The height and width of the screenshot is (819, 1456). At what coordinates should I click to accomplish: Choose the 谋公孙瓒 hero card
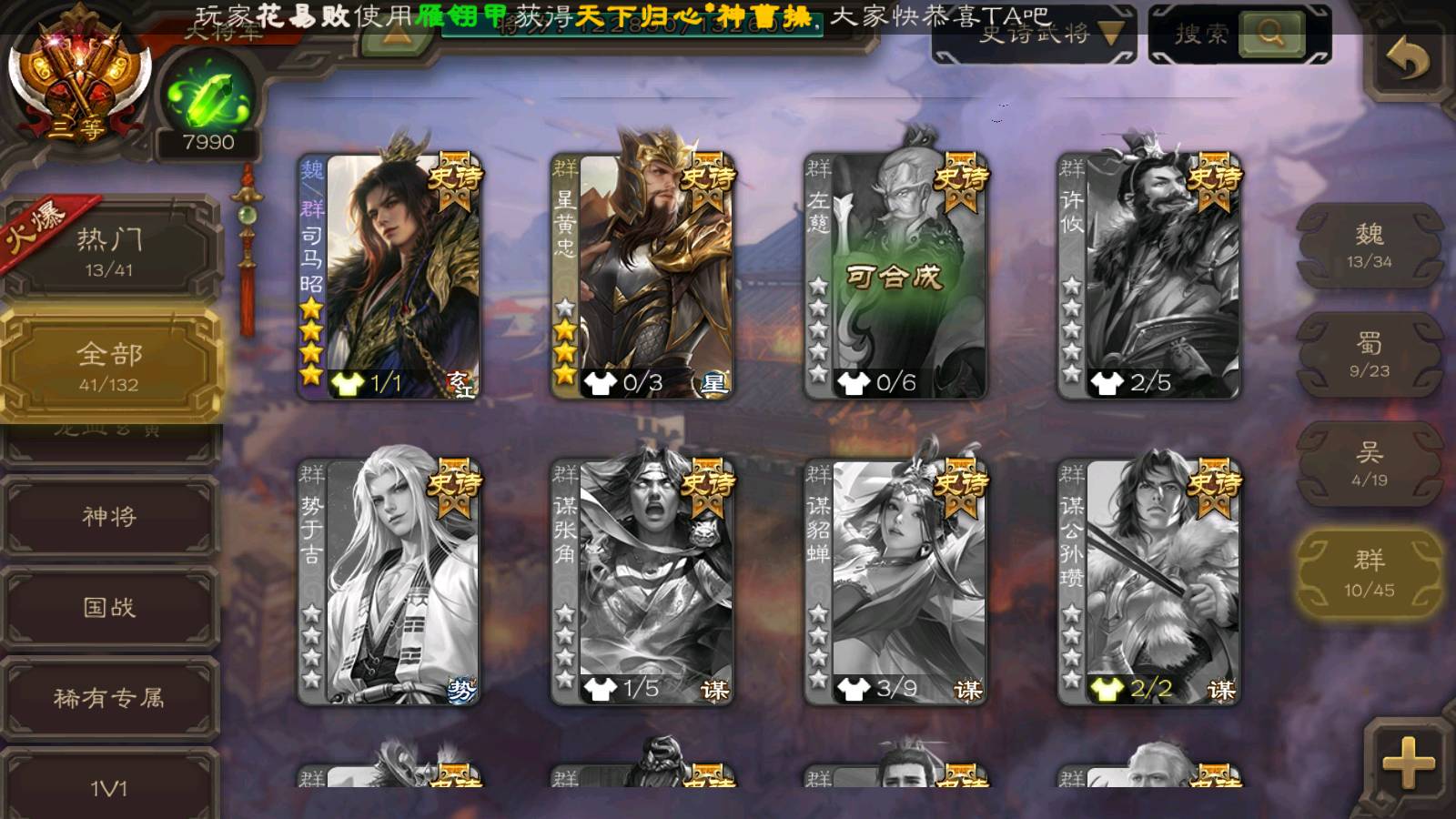(x=1148, y=582)
